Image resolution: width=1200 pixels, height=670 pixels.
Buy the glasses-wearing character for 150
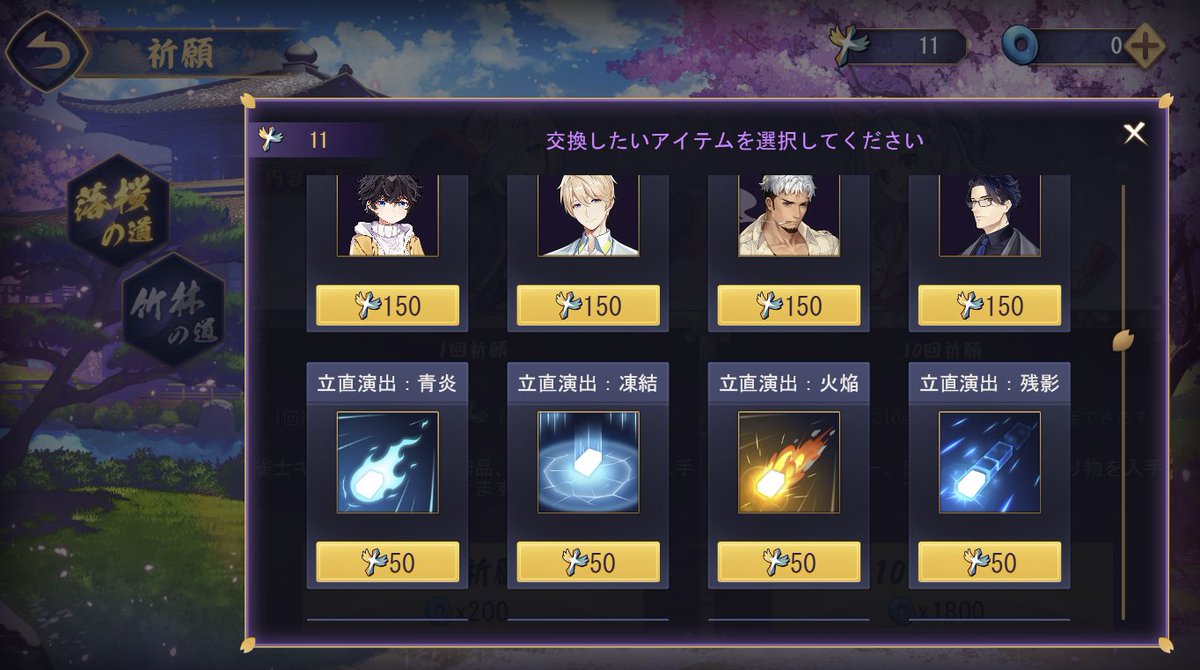point(989,305)
